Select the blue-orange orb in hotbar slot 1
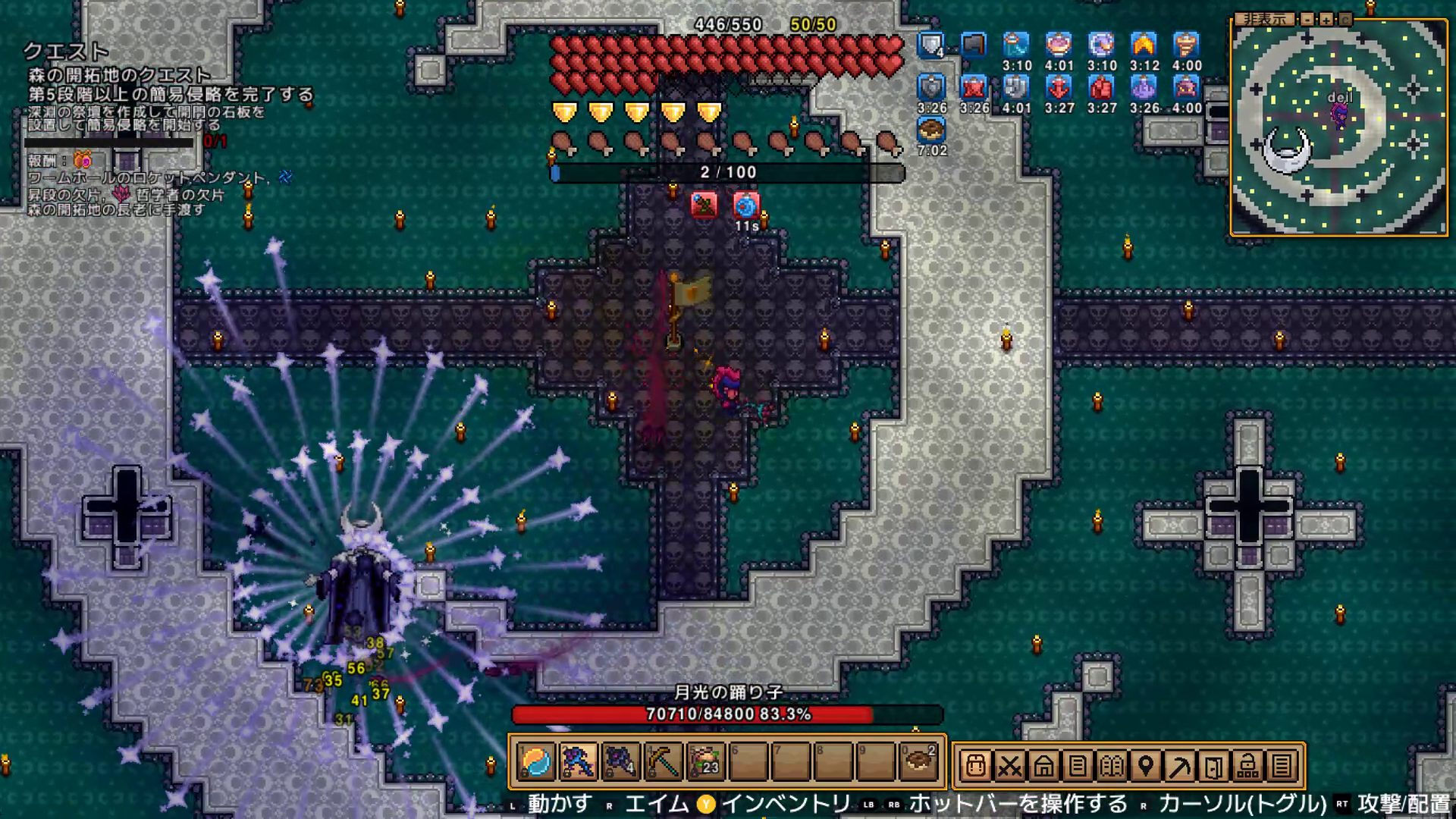The height and width of the screenshot is (819, 1456). coord(535,762)
